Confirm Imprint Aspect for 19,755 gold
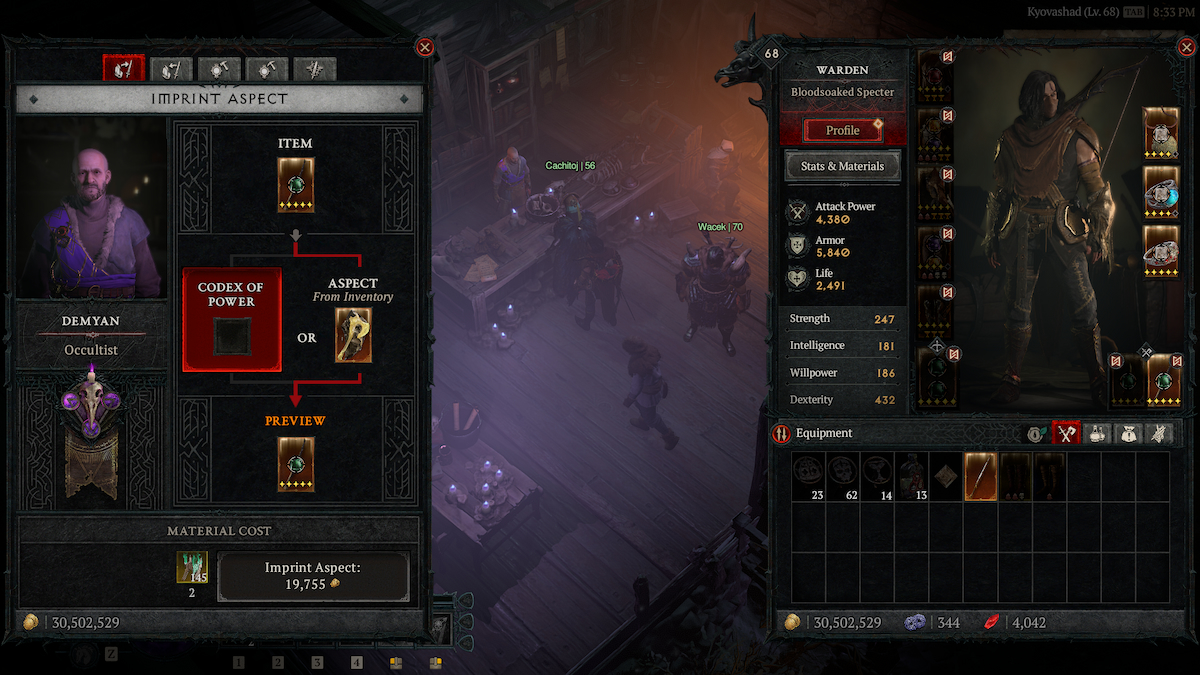The width and height of the screenshot is (1200, 675). click(313, 576)
